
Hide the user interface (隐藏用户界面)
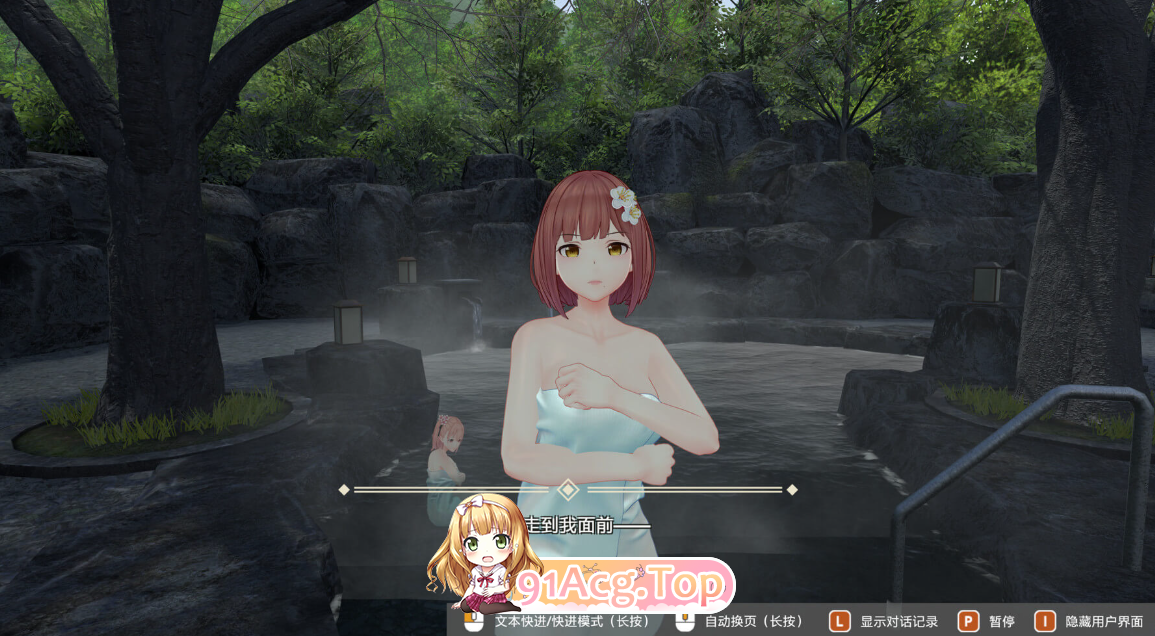pyautogui.click(x=1090, y=621)
